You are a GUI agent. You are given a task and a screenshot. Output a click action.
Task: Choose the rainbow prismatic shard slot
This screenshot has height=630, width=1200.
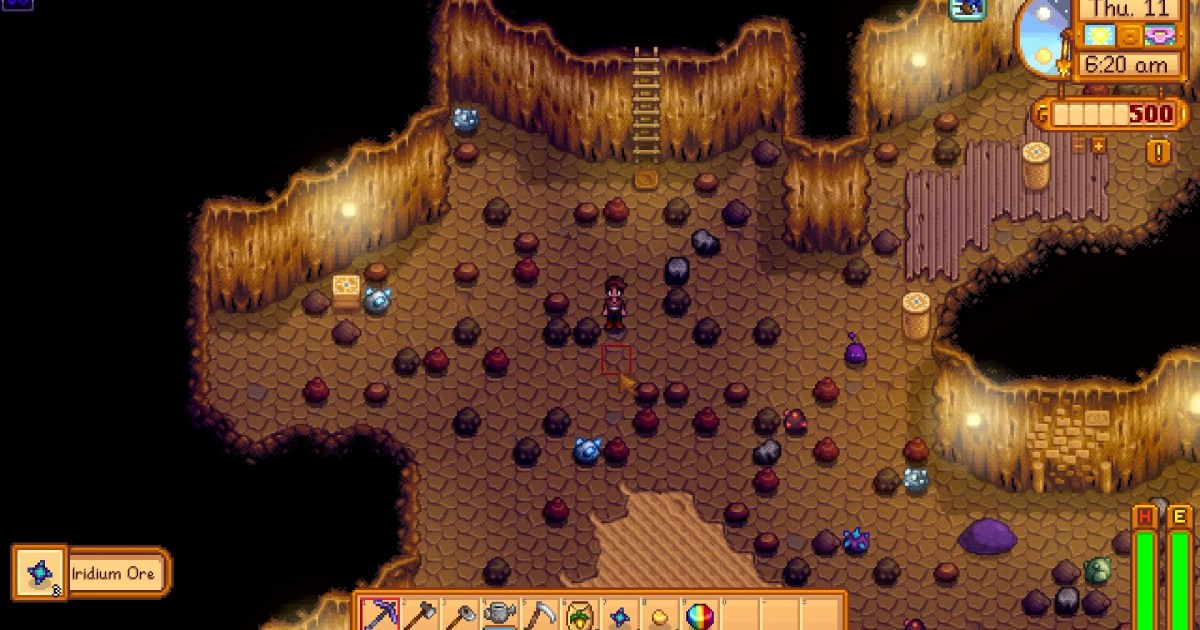coord(699,614)
